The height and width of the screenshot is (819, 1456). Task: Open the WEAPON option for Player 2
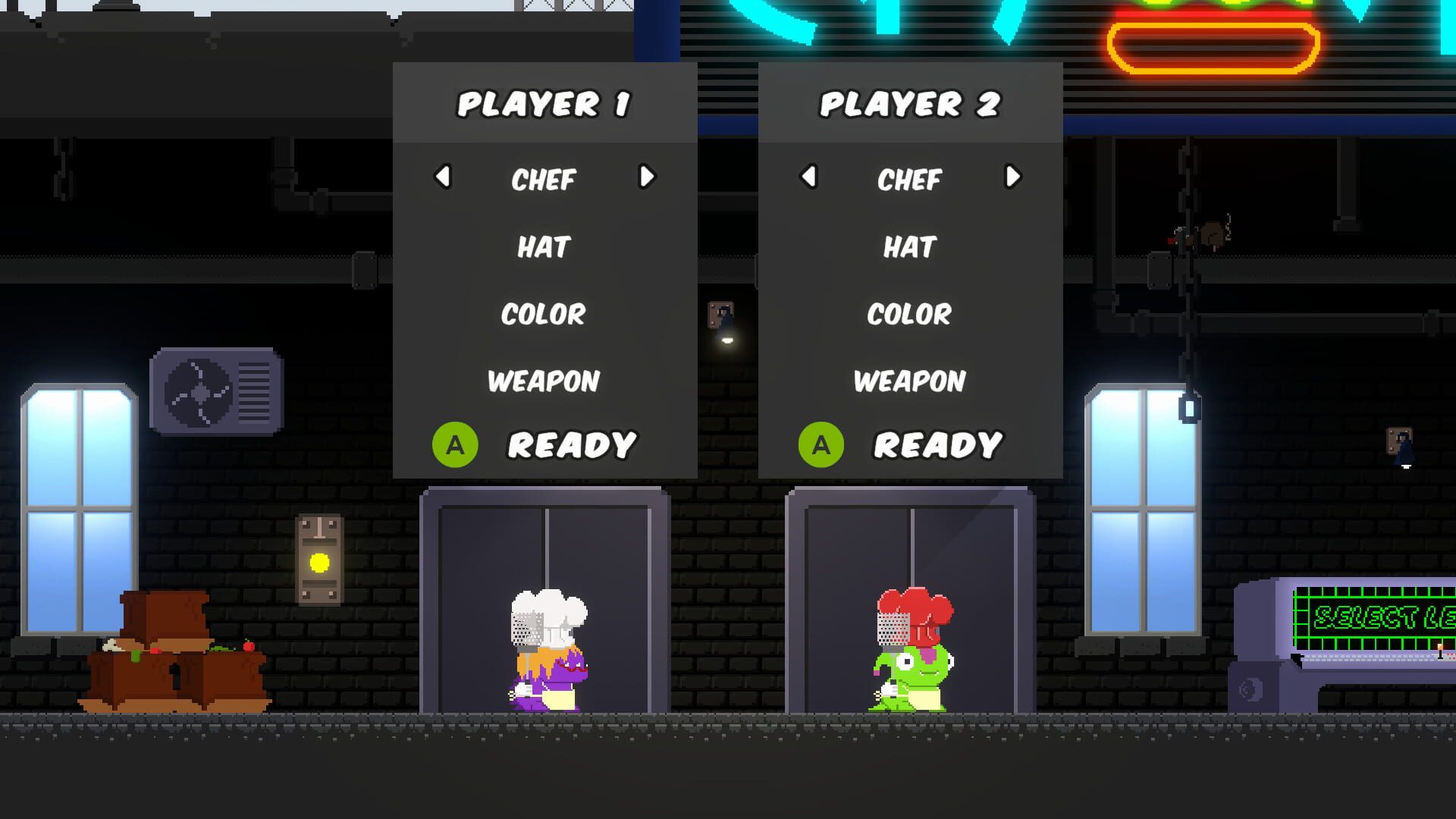pyautogui.click(x=910, y=381)
